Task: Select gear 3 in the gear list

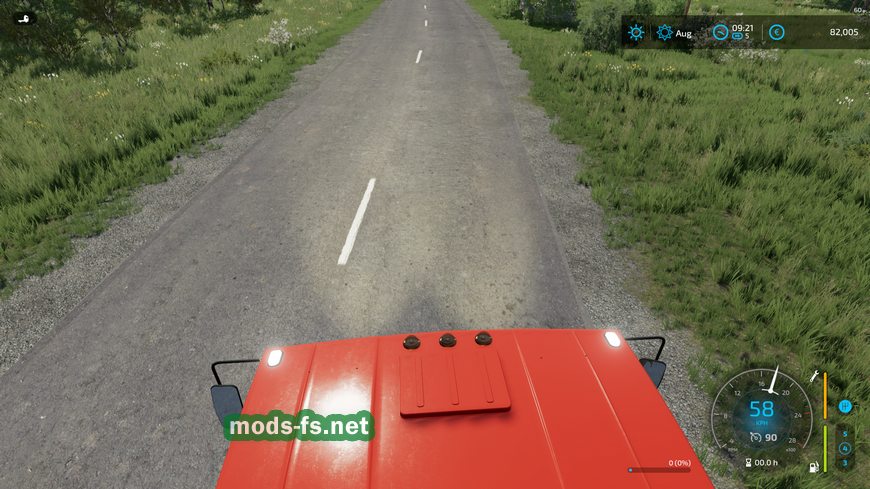Action: [x=844, y=462]
